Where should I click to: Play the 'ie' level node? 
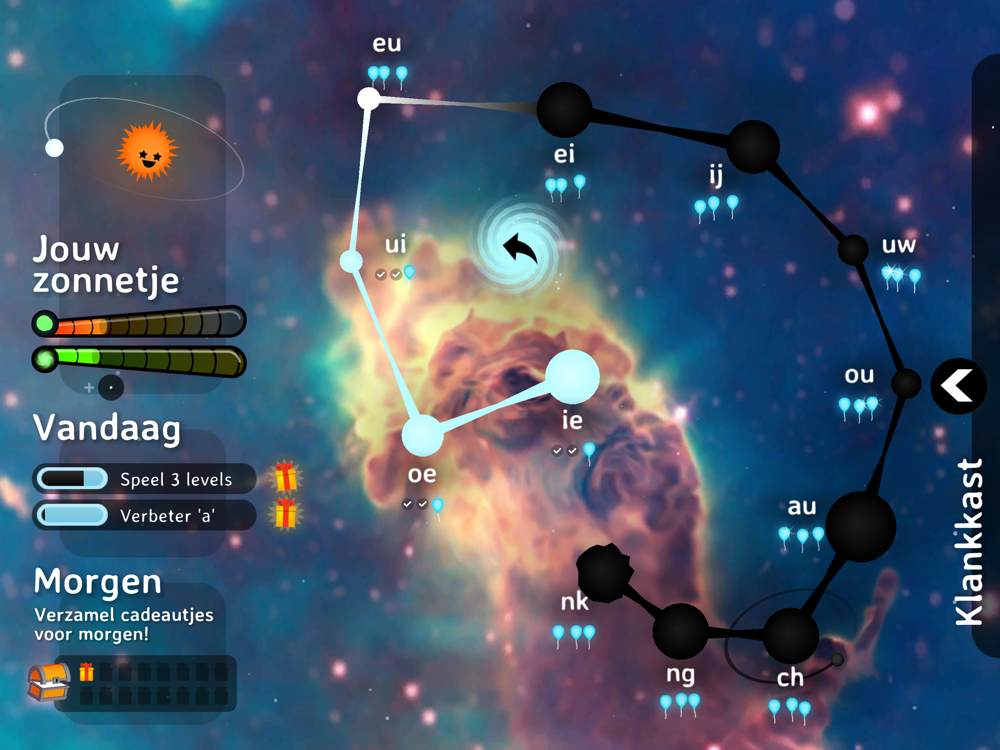tap(572, 377)
